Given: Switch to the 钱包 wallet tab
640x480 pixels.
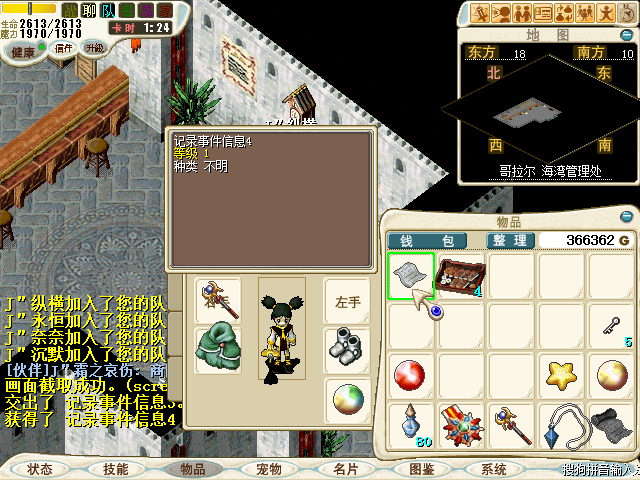Looking at the screenshot, I should pyautogui.click(x=428, y=240).
